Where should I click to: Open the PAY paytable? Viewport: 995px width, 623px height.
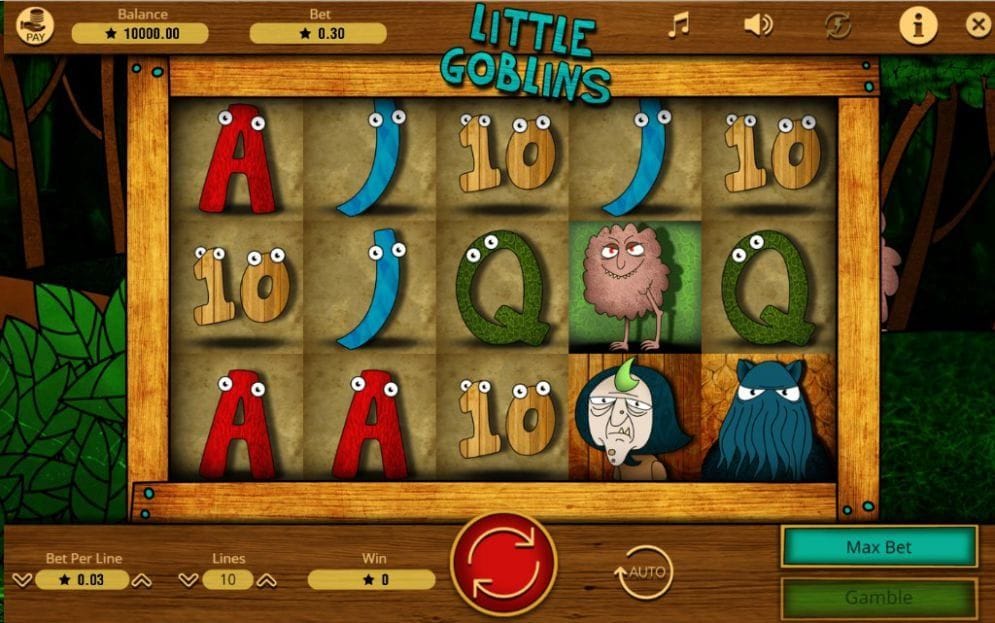pos(35,27)
